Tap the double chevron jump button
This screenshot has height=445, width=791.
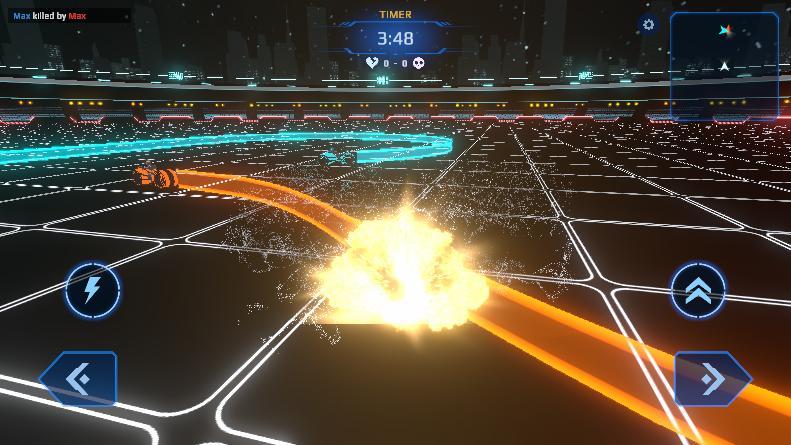point(698,291)
